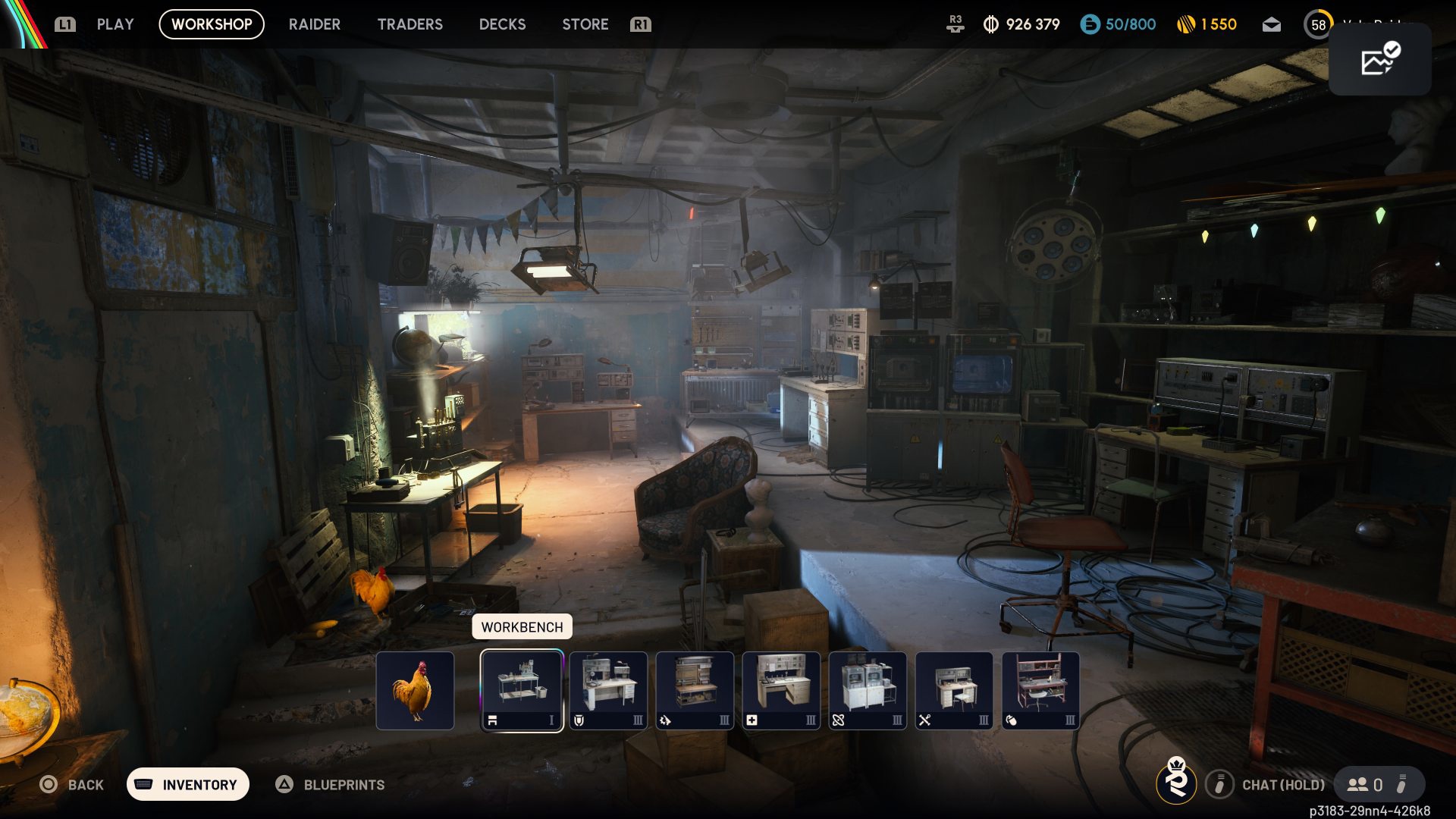Select the rooster station tile

pyautogui.click(x=415, y=691)
